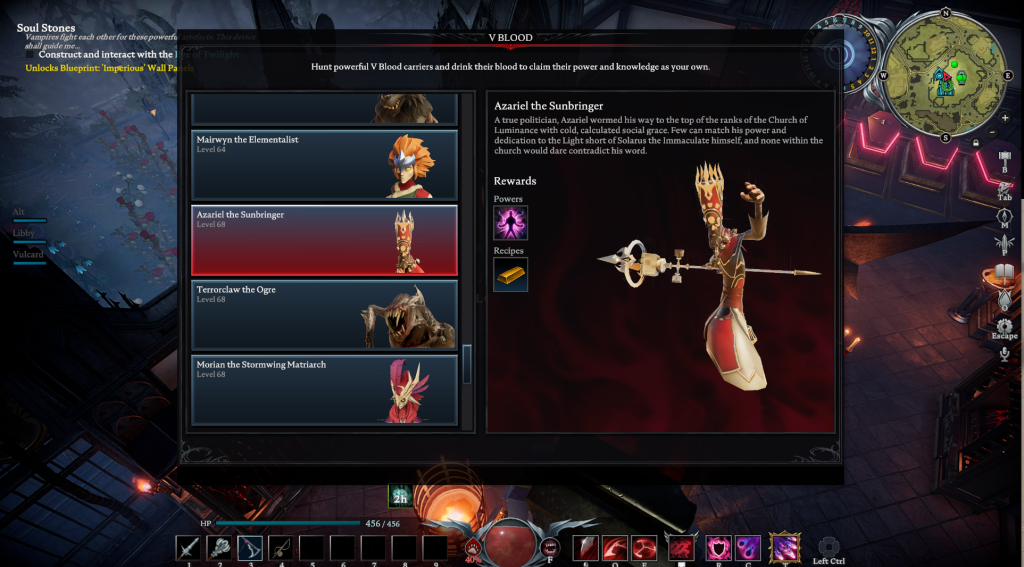Select Mairwyn the Elementalist in the list
1024x567 pixels.
(324, 164)
